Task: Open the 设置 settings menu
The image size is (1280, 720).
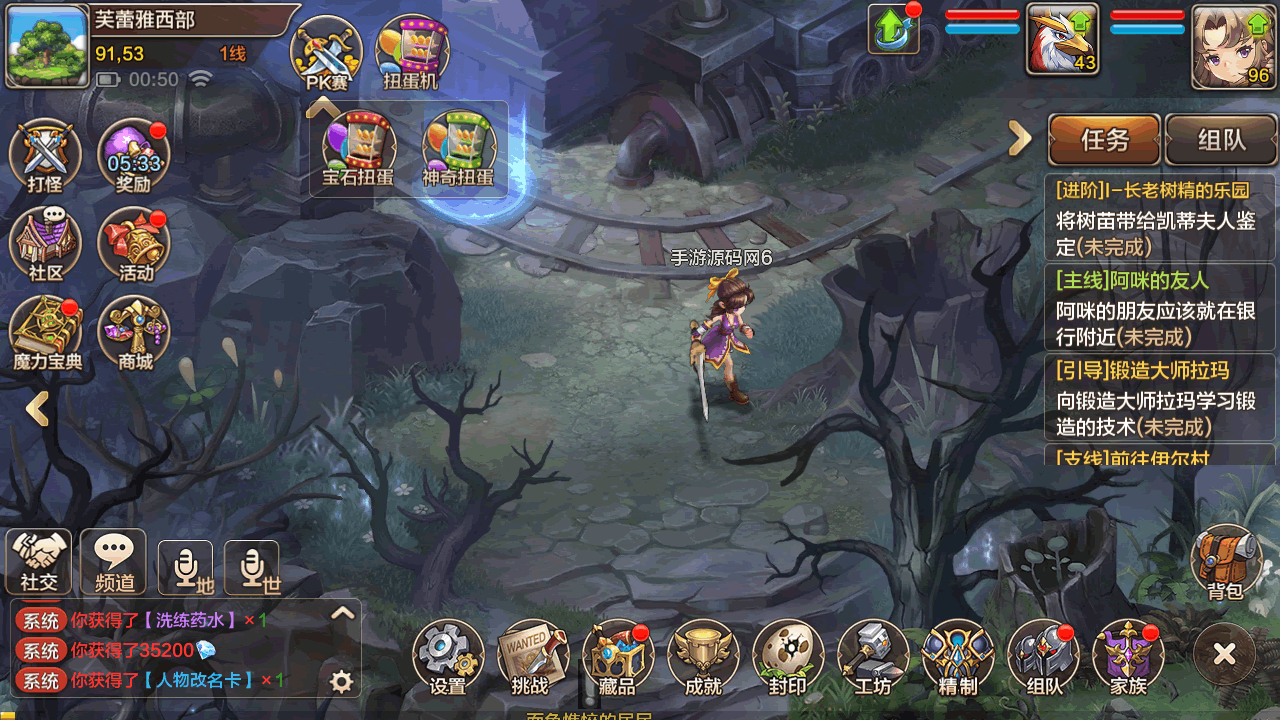Action: (x=448, y=656)
